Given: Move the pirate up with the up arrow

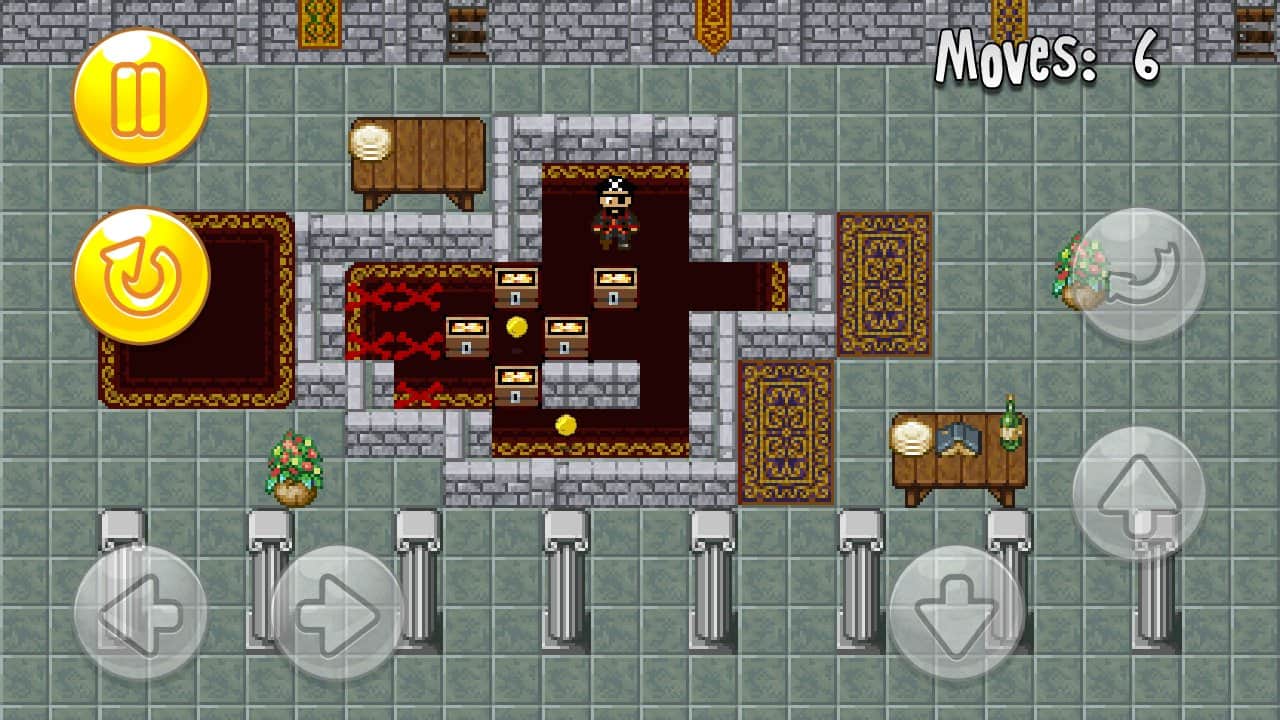Looking at the screenshot, I should click(1139, 493).
